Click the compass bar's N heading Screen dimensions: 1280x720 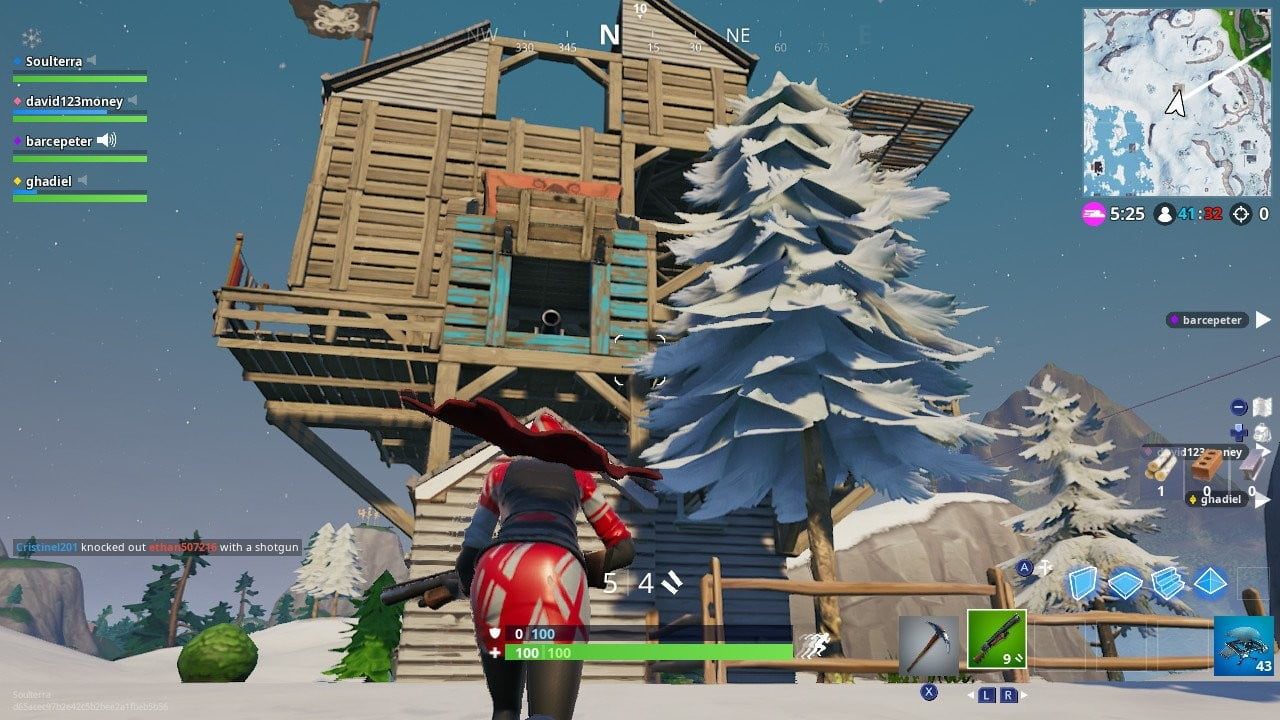[609, 36]
